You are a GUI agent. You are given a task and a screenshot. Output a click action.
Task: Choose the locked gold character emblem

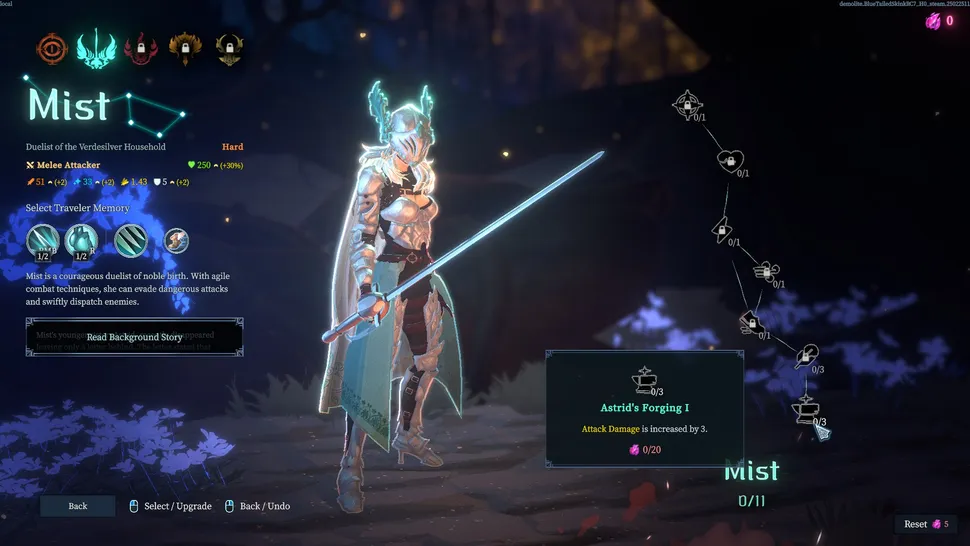click(x=229, y=46)
